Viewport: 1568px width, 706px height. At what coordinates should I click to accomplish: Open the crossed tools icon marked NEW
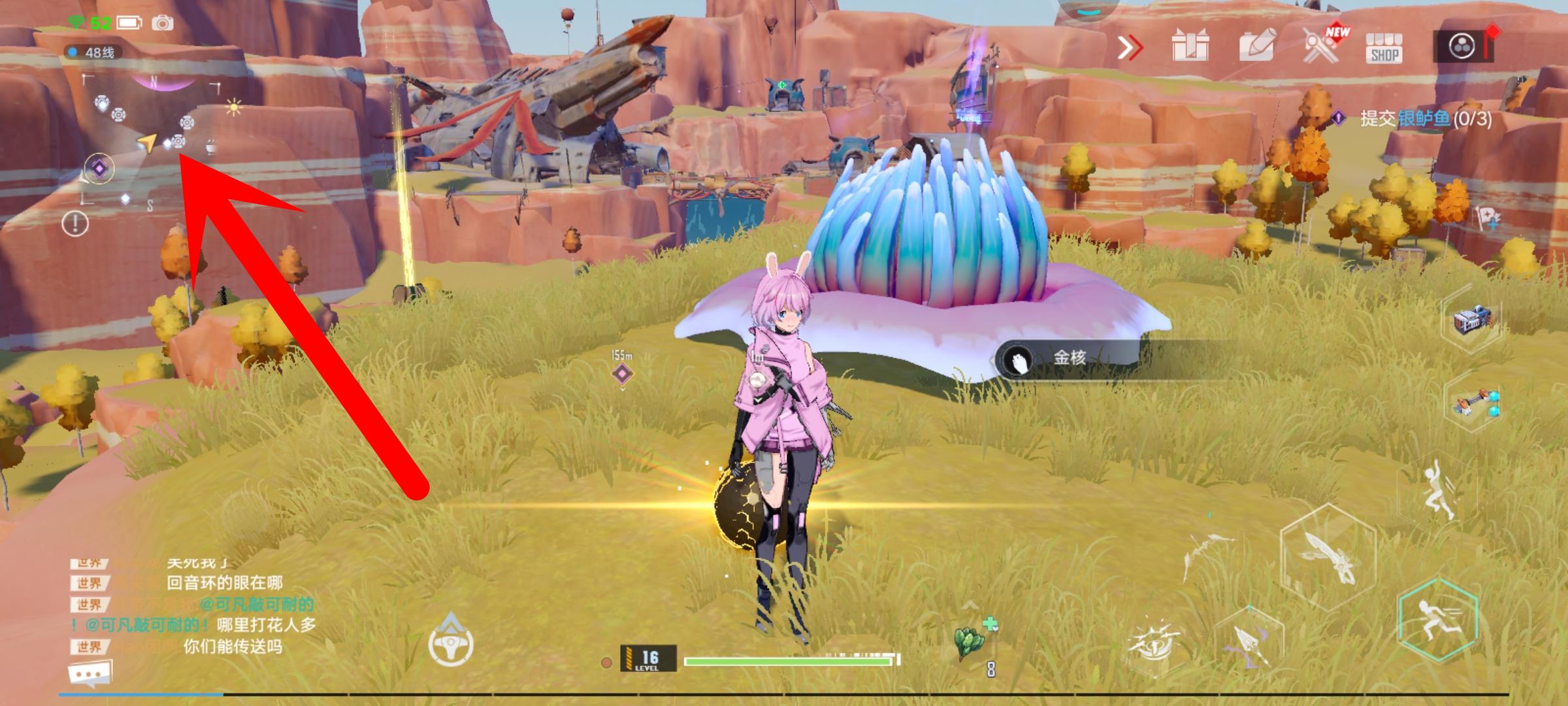pos(1321,47)
